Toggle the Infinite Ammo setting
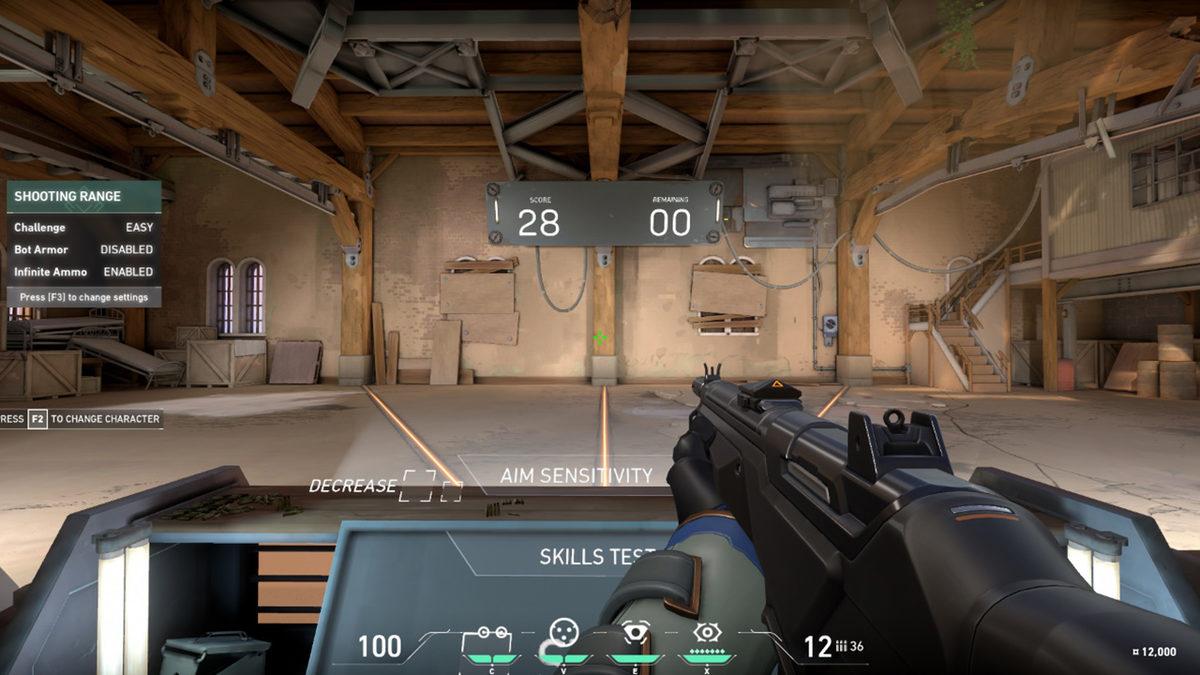The height and width of the screenshot is (675, 1200). [x=84, y=271]
